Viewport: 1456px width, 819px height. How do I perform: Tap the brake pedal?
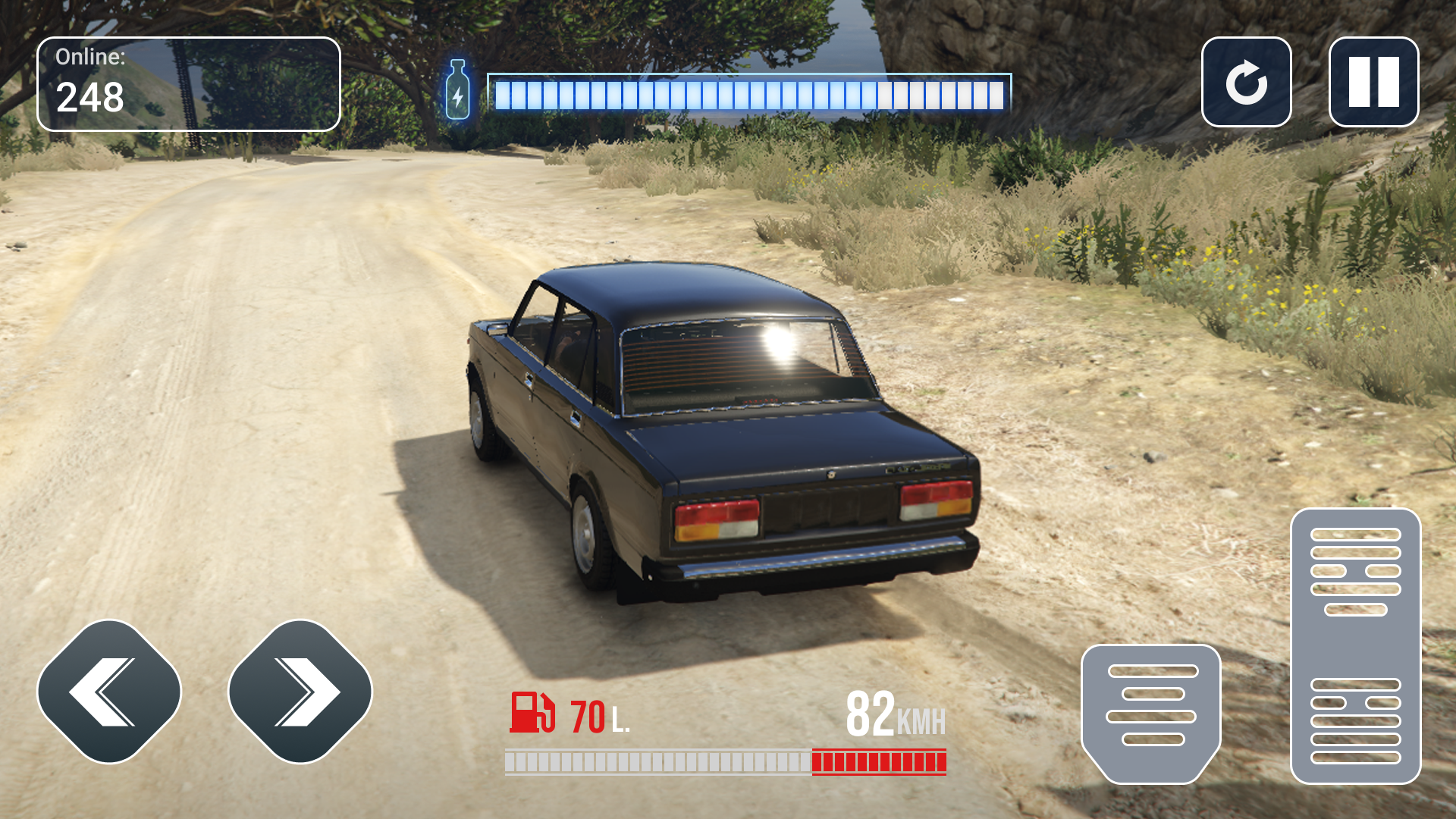click(x=1151, y=713)
